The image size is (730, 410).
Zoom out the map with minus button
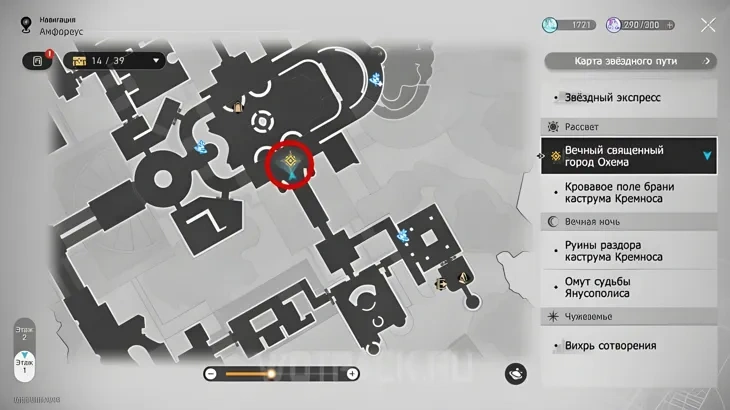point(211,374)
